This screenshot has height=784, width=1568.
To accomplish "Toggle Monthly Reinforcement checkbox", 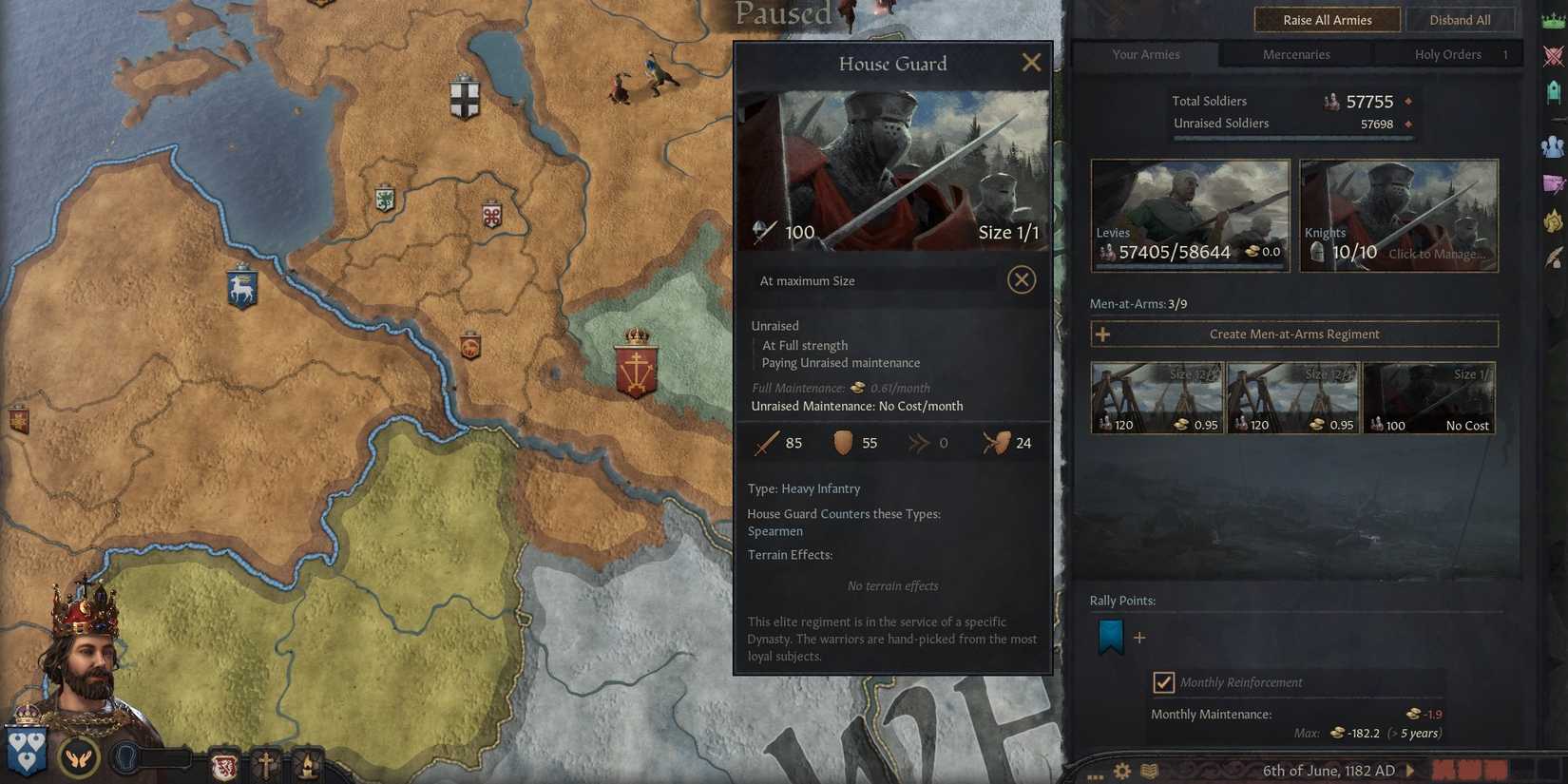I will [x=1165, y=681].
